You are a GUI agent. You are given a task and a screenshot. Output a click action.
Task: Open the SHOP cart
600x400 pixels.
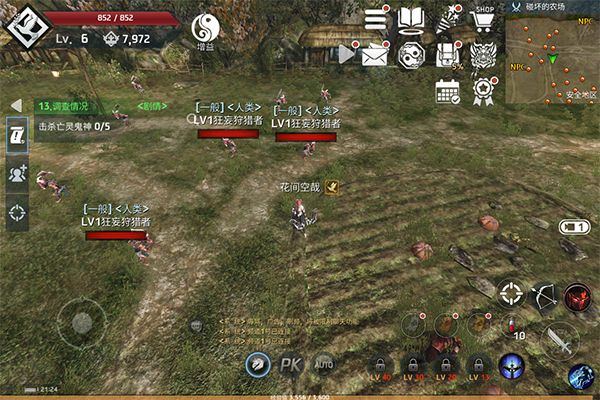484,19
